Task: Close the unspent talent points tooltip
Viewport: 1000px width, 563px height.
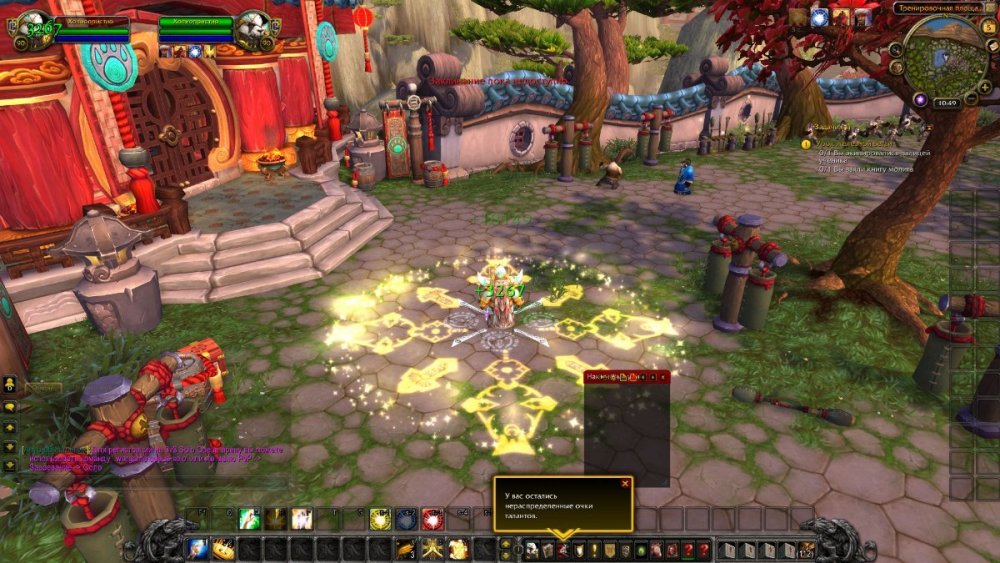Action: pyautogui.click(x=625, y=484)
